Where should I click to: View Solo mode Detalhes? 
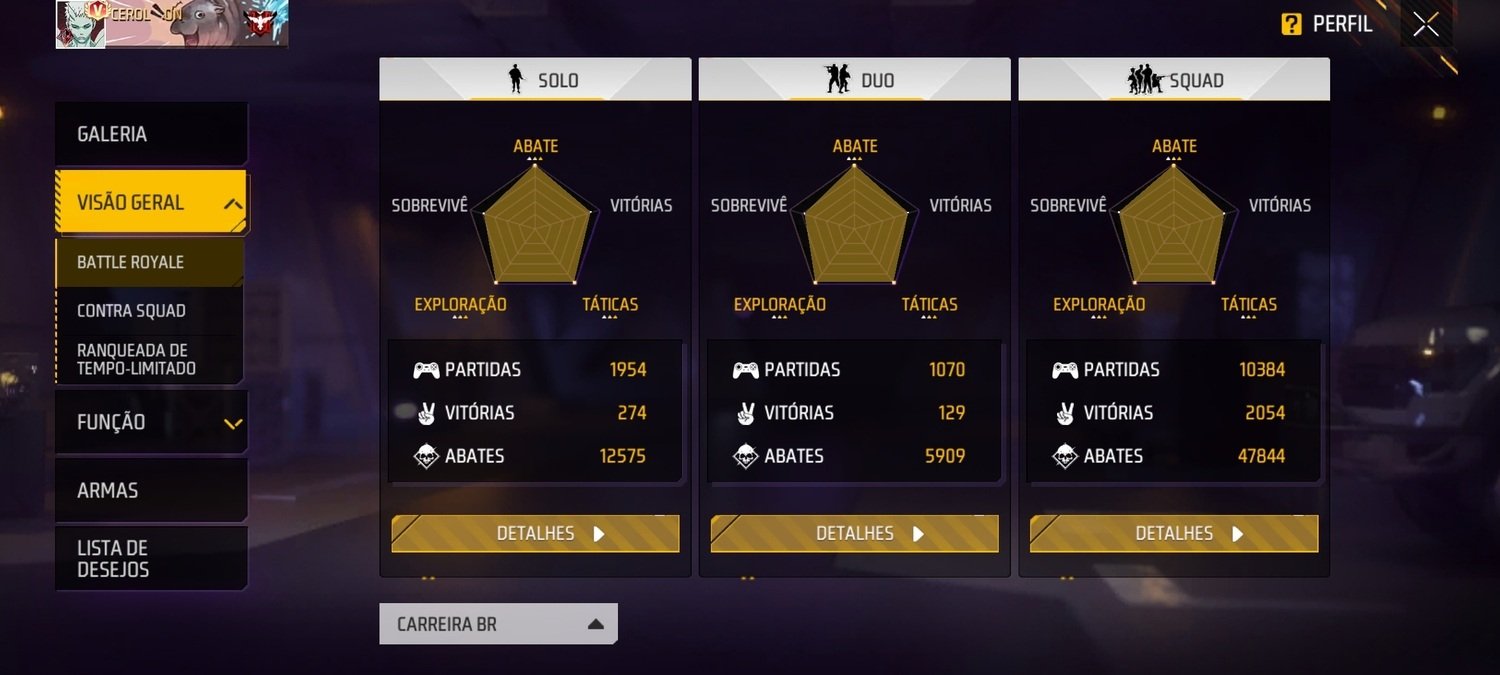535,534
